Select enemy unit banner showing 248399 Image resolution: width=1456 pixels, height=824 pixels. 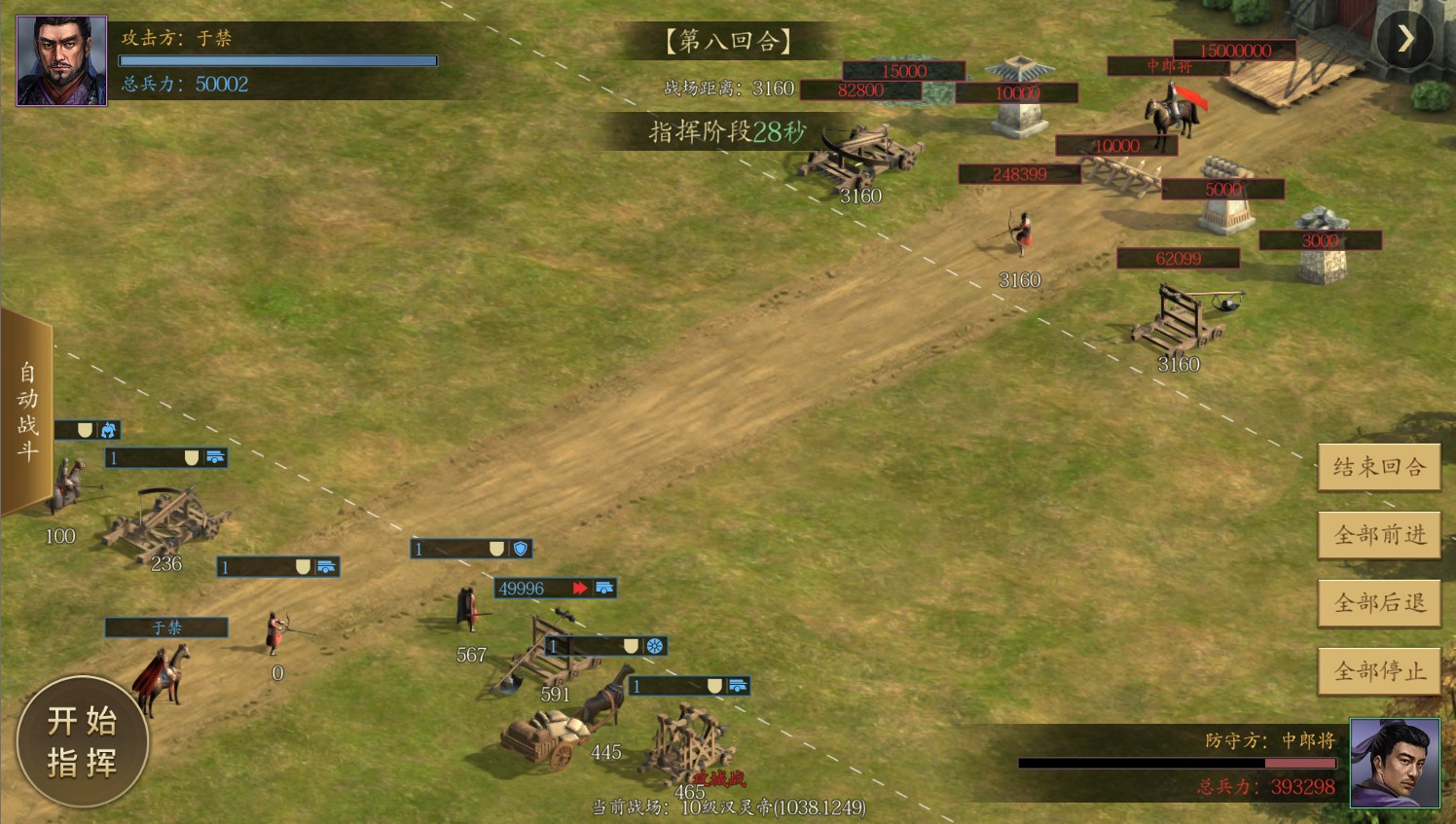click(x=1019, y=174)
